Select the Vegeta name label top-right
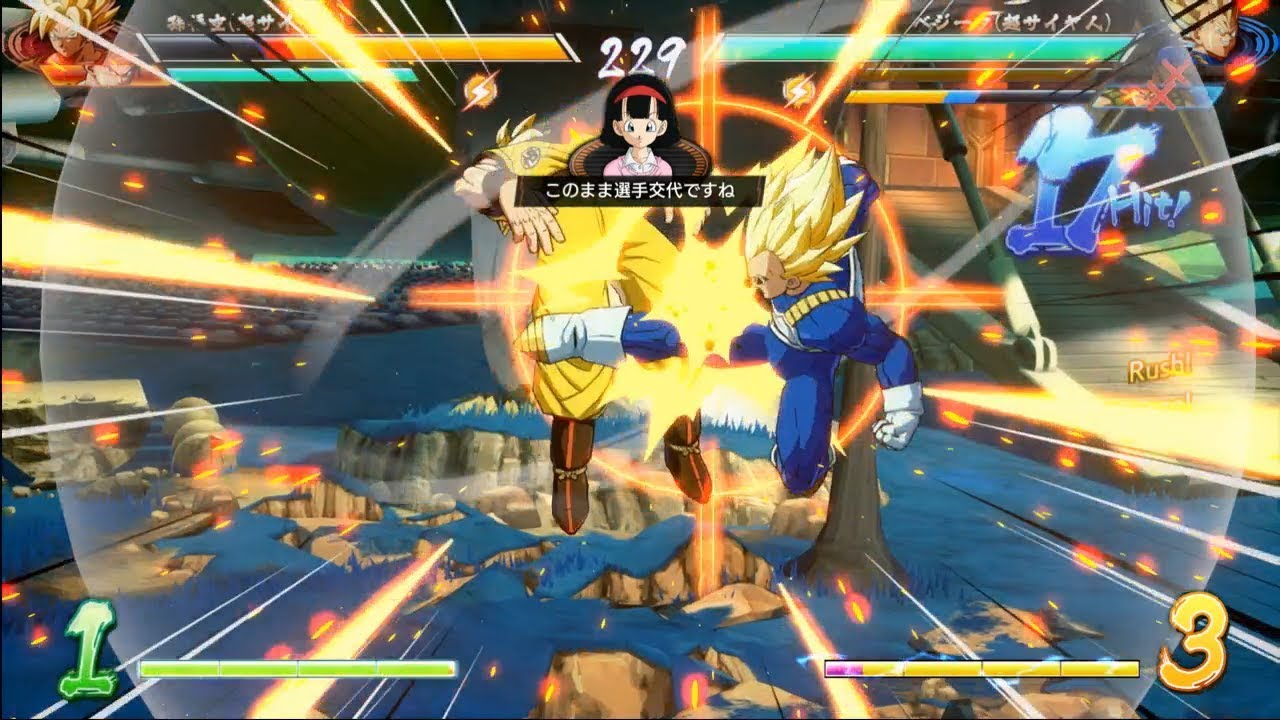Image resolution: width=1280 pixels, height=720 pixels. click(x=1010, y=22)
